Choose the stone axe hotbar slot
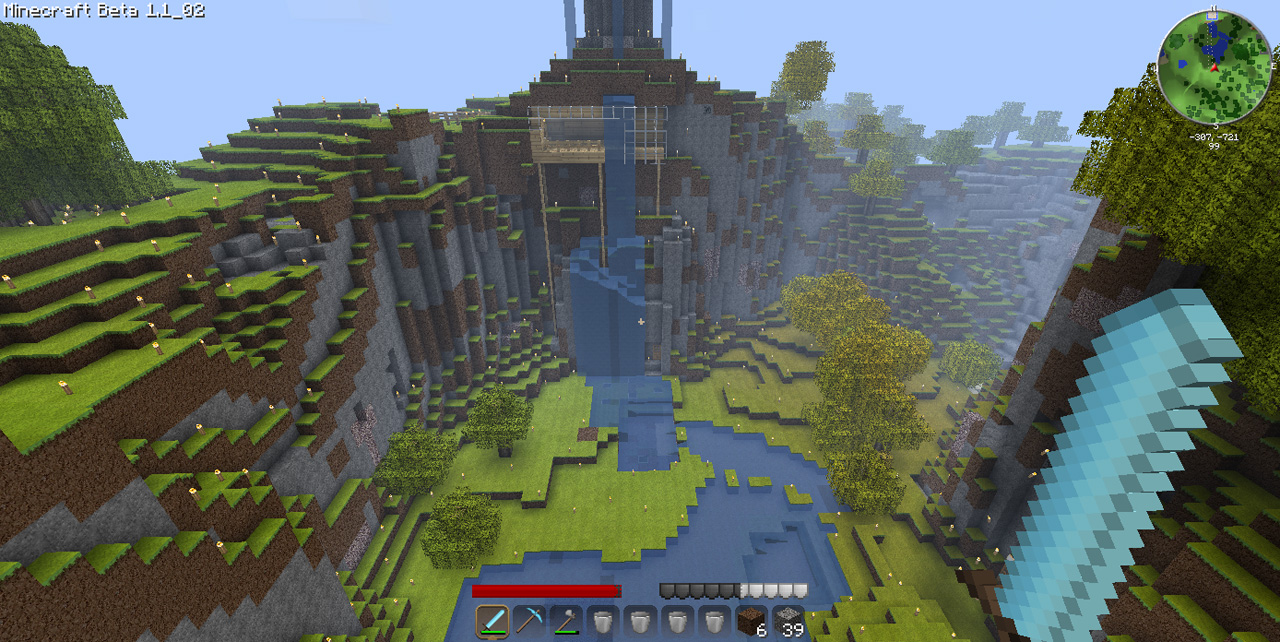Image resolution: width=1280 pixels, height=642 pixels. pos(565,621)
